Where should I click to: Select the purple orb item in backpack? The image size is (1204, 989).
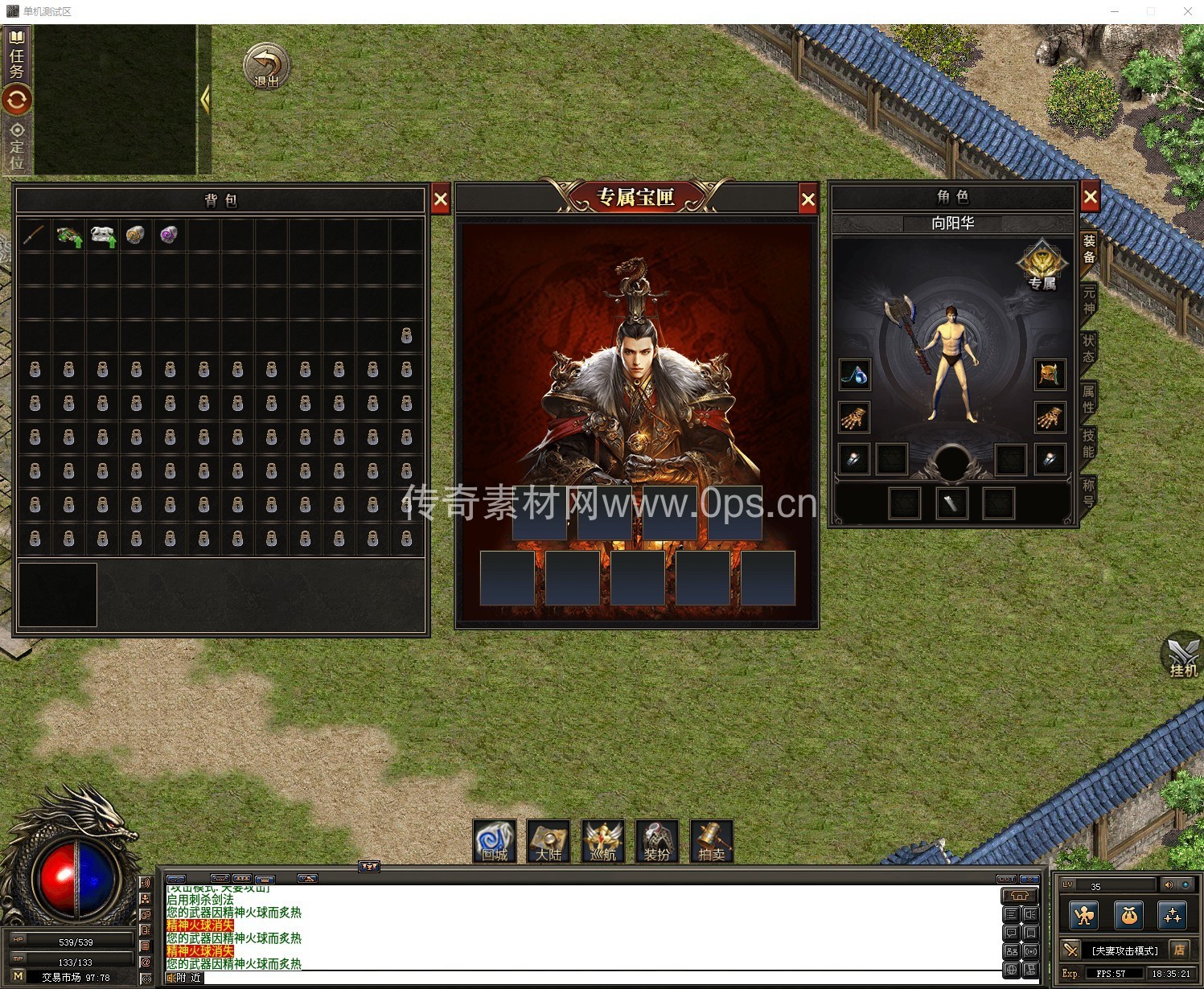pos(169,235)
